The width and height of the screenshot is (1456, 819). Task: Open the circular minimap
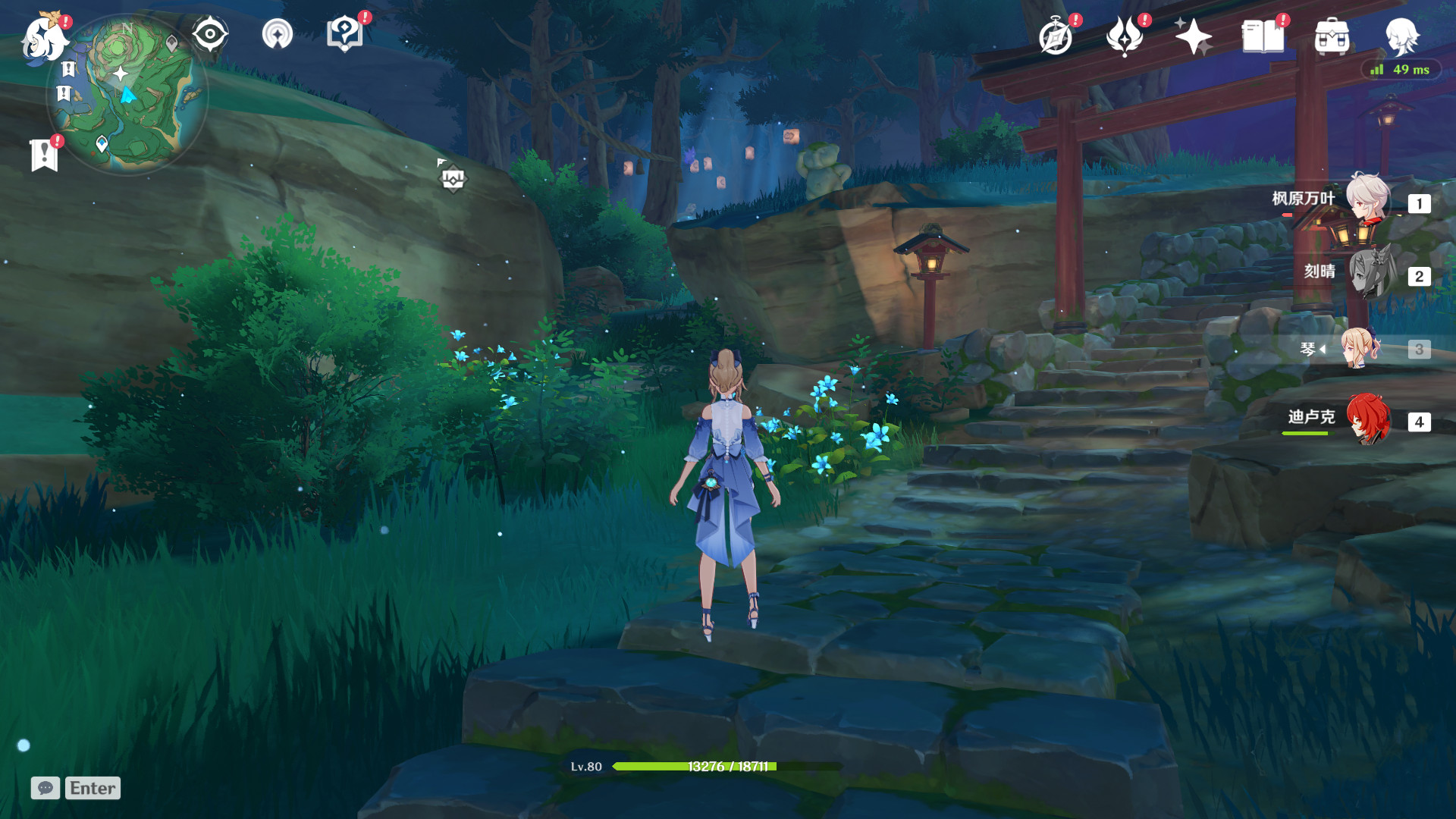[127, 95]
